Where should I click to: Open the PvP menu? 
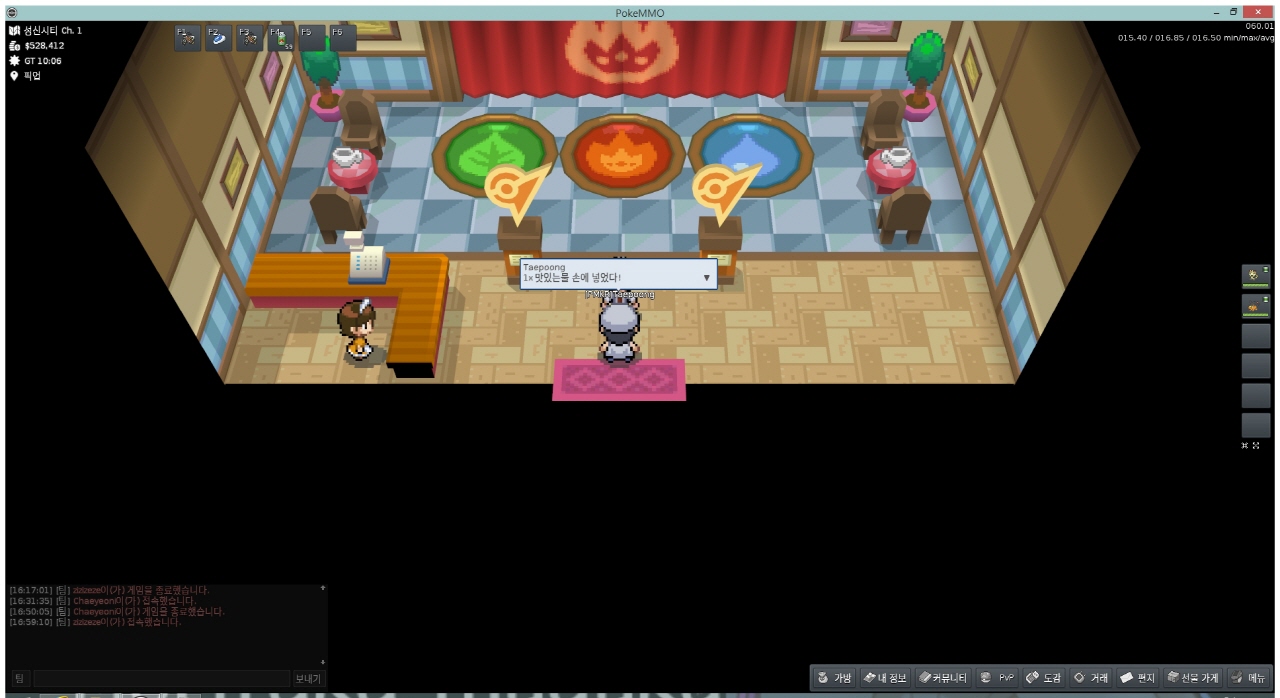997,678
